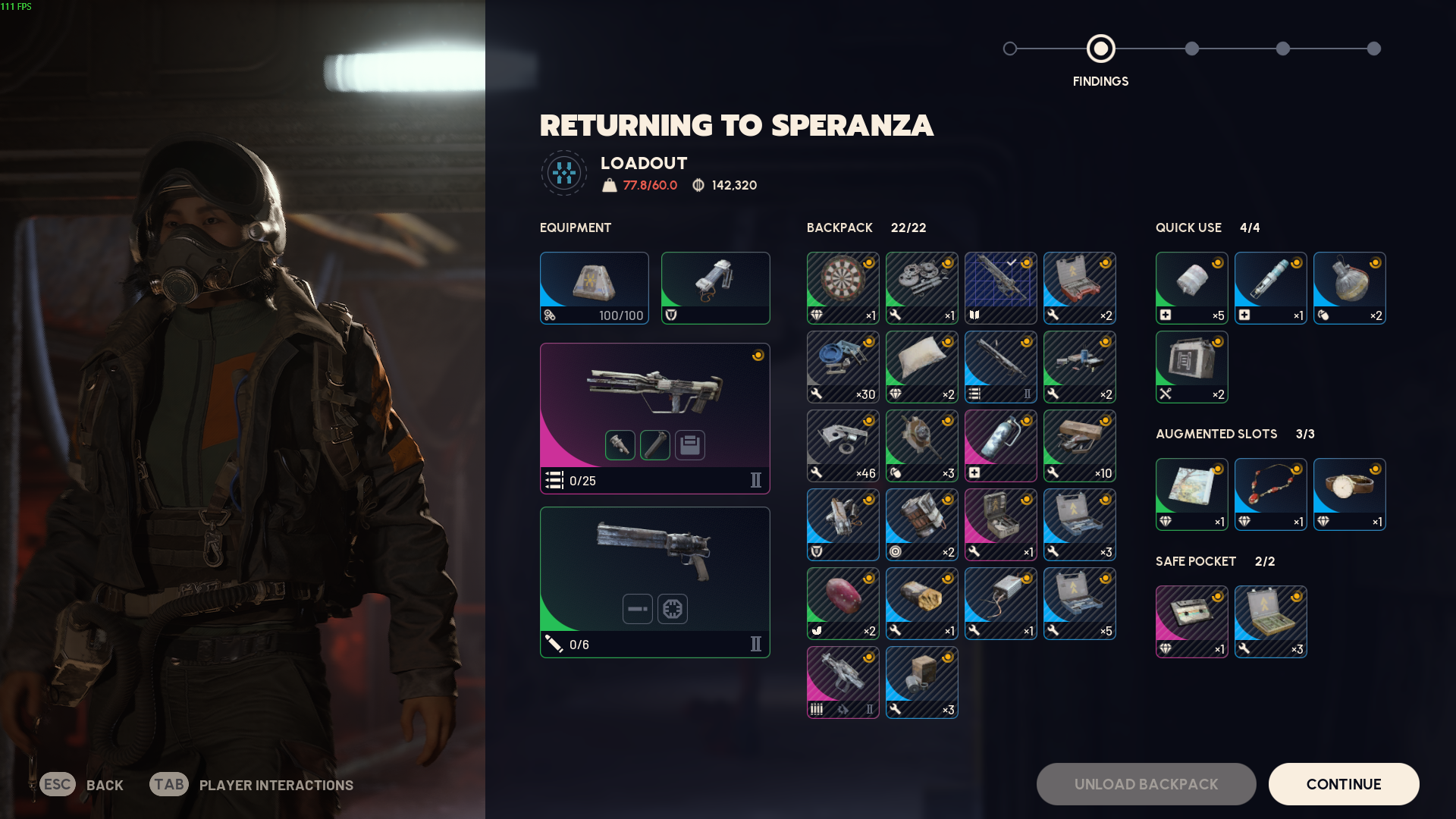Viewport: 1456px width, 819px height.
Task: Choose the secondary pistol weapon slot
Action: tap(654, 582)
